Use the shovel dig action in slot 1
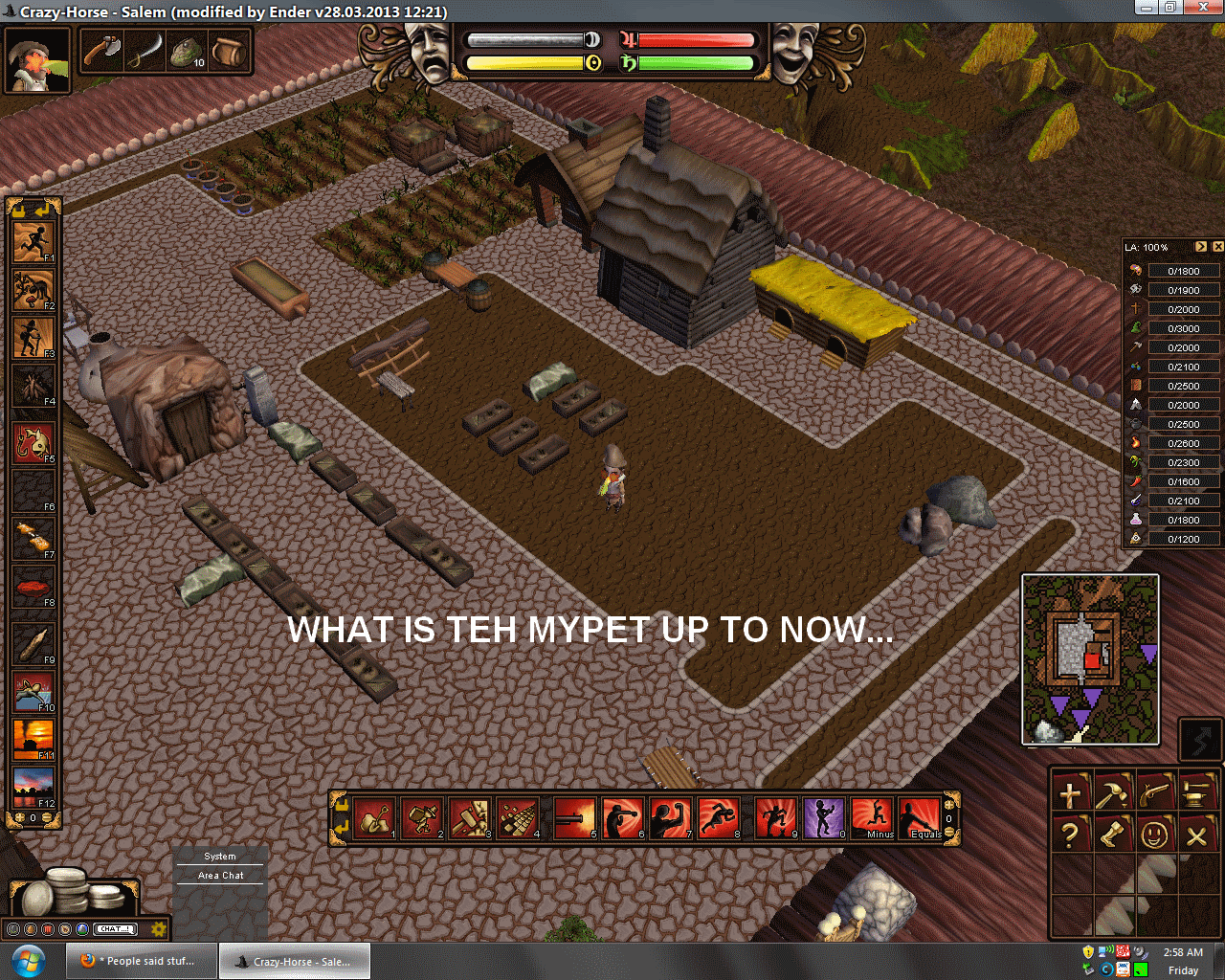The height and width of the screenshot is (980, 1225). coord(375,819)
